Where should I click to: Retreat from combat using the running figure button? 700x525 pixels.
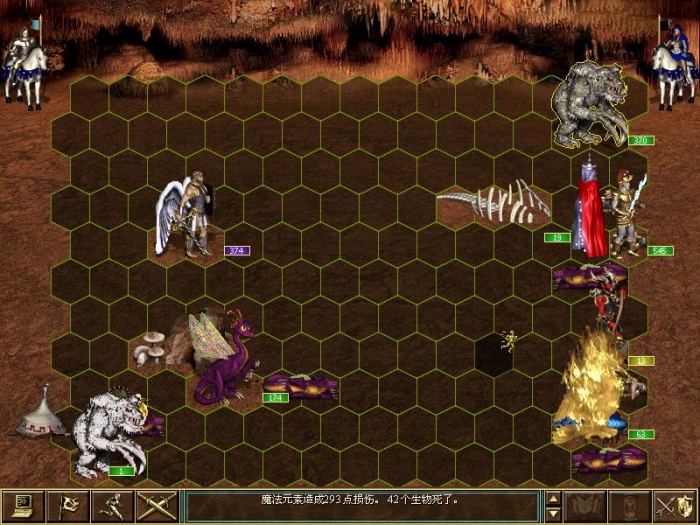113,506
